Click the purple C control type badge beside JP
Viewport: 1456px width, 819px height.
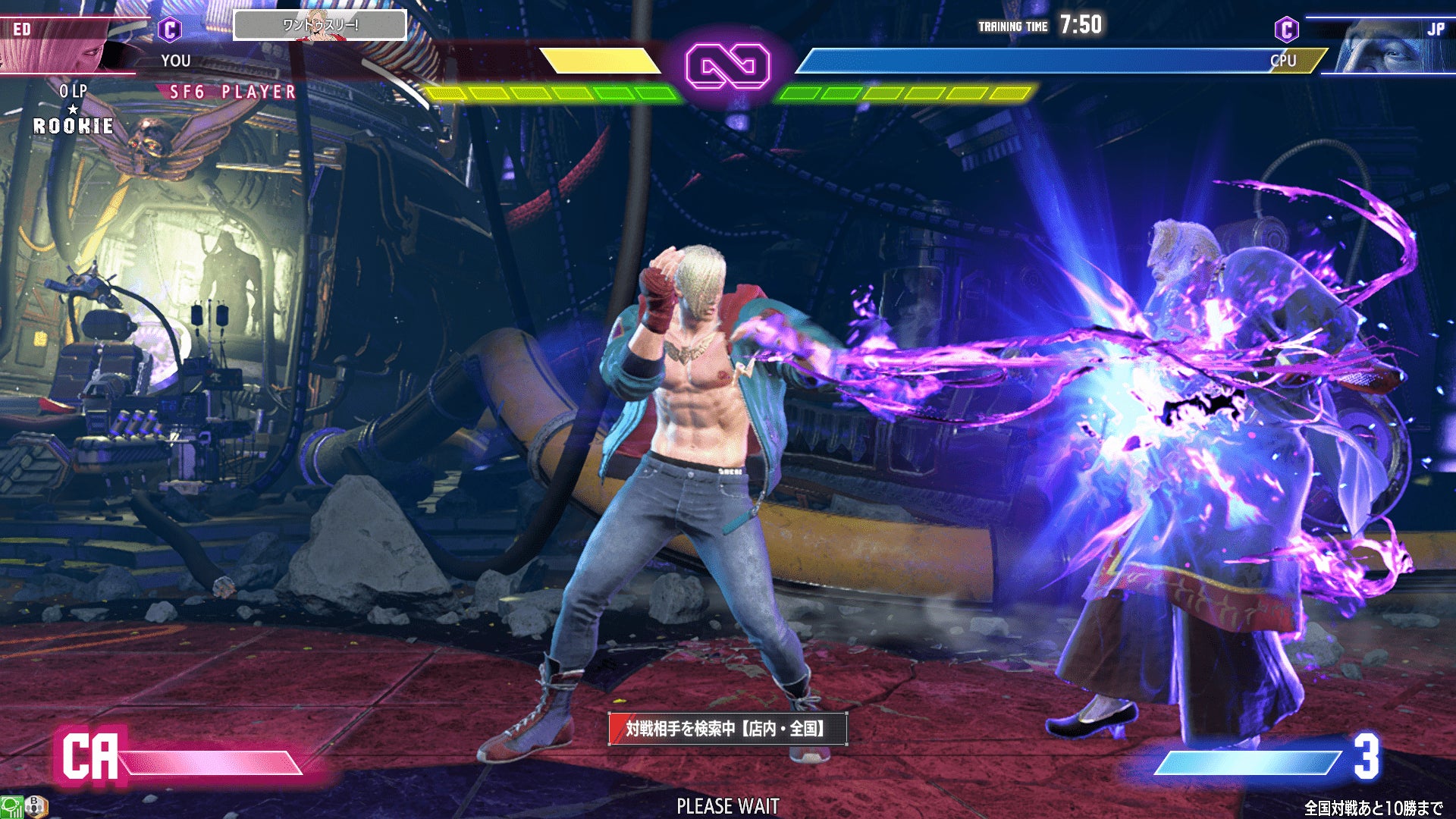point(1286,30)
